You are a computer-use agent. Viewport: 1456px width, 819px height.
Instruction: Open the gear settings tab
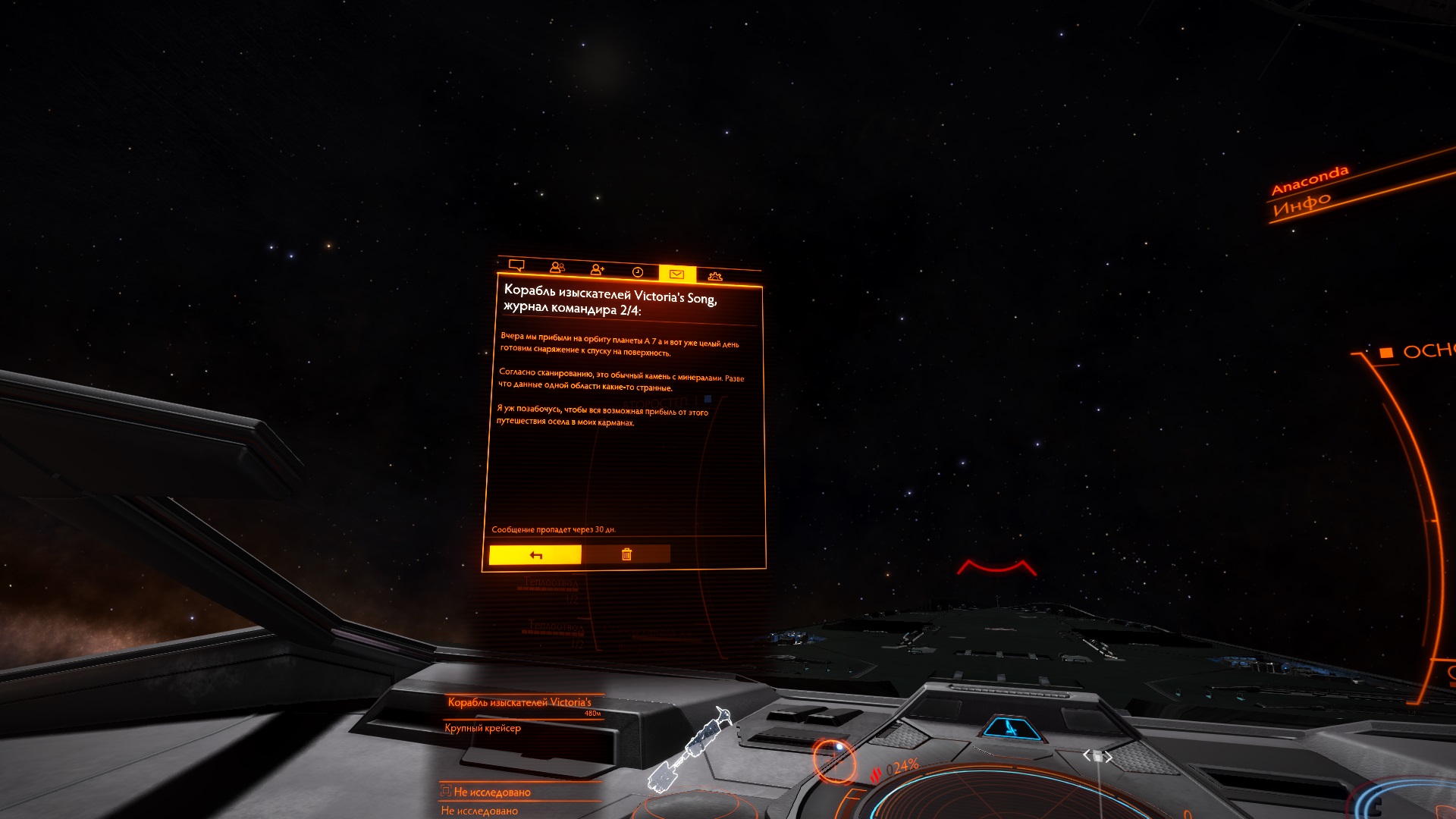(715, 276)
